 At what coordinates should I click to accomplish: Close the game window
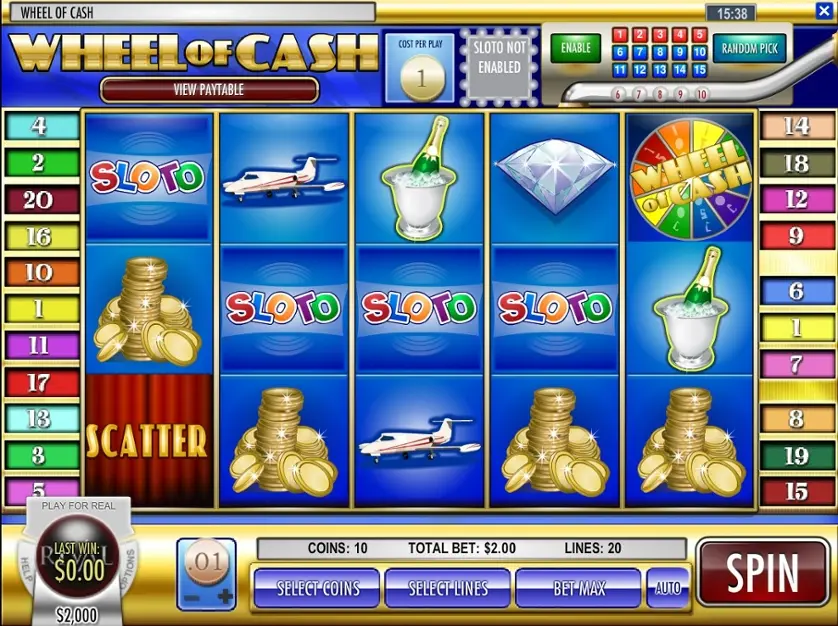(824, 12)
